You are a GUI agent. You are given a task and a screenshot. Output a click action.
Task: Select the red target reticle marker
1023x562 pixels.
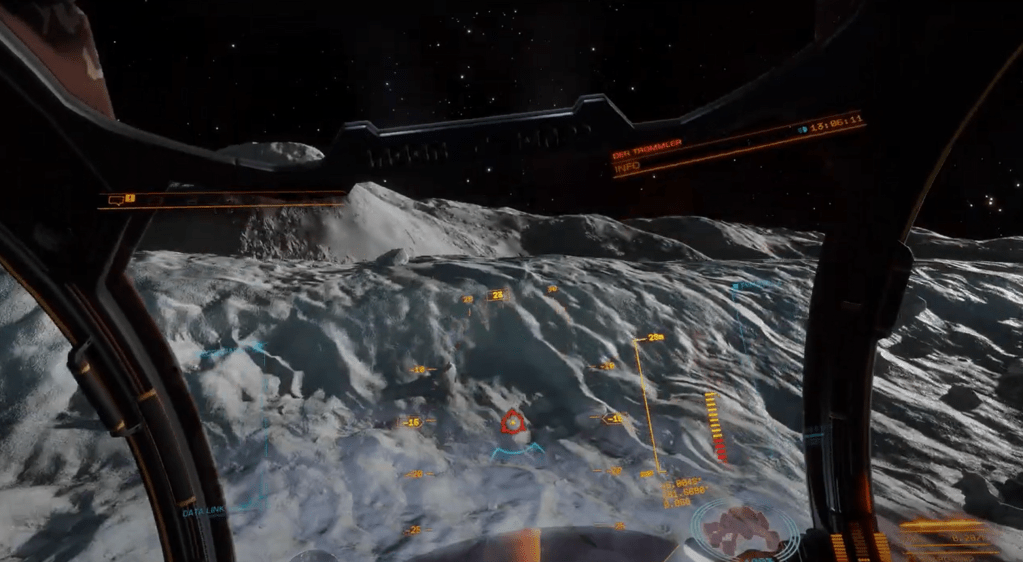coord(513,423)
